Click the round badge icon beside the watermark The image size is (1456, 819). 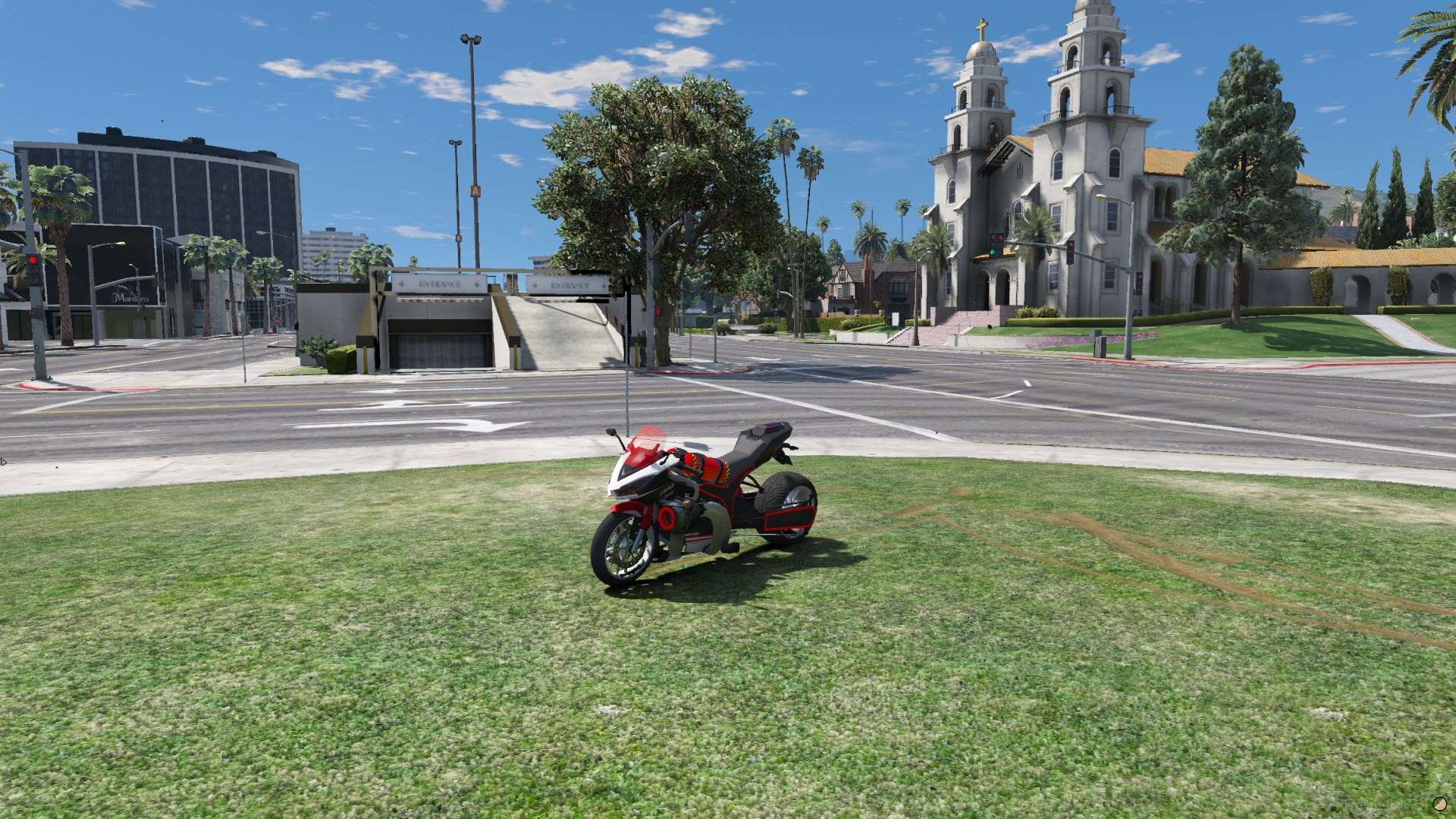coord(1439,804)
